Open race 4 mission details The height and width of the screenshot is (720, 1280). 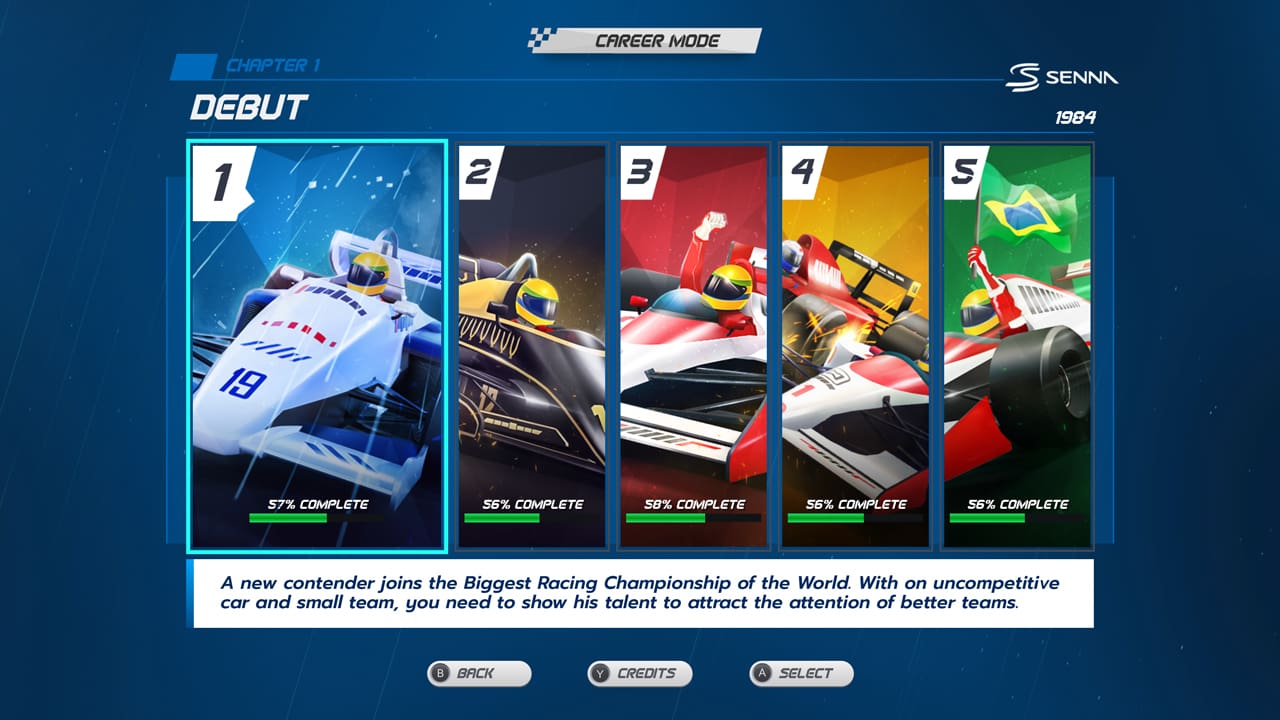coord(855,345)
